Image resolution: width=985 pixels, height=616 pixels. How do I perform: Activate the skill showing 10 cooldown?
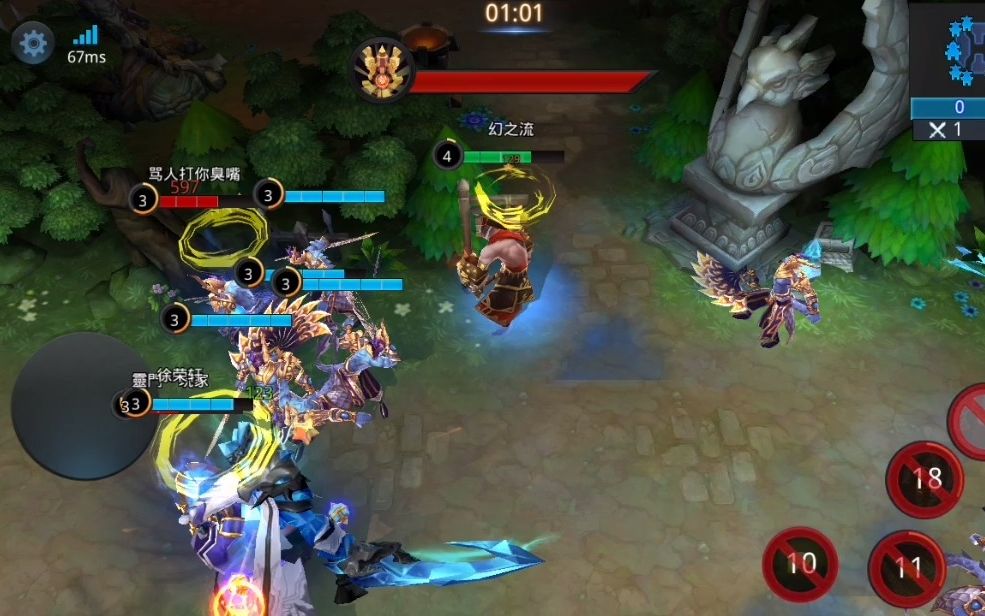[801, 564]
